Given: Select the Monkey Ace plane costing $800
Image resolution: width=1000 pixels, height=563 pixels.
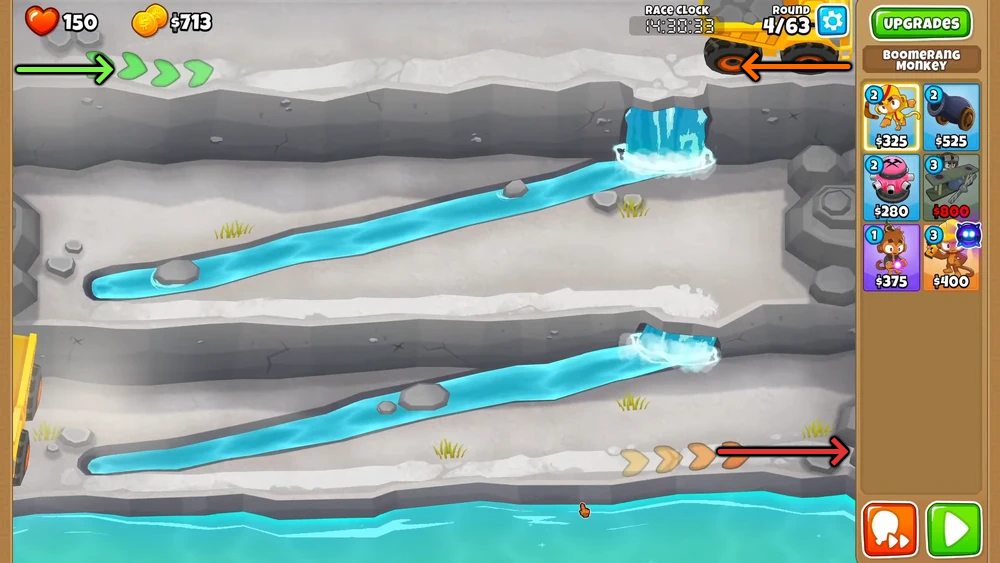Looking at the screenshot, I should click(951, 187).
